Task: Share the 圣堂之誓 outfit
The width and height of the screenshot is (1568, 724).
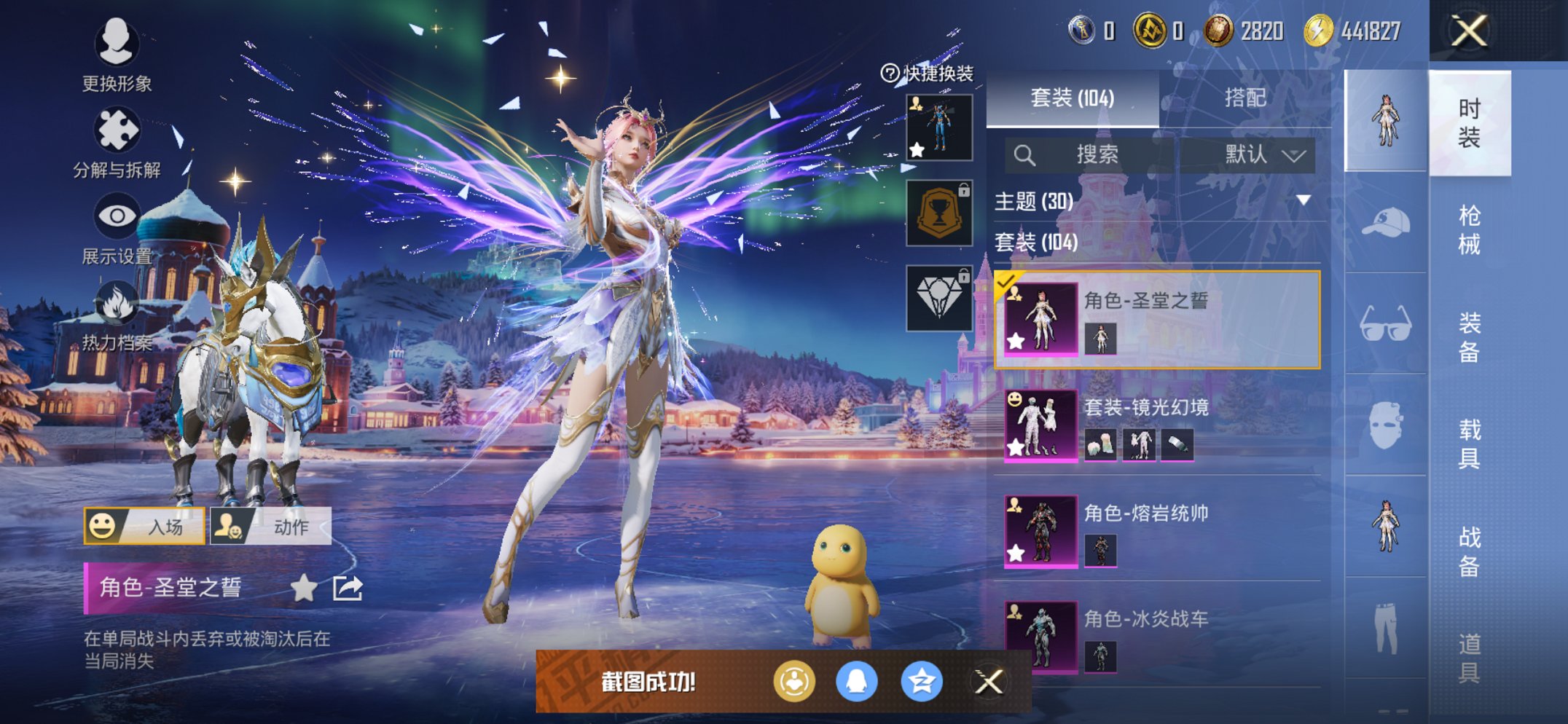Action: (x=348, y=588)
